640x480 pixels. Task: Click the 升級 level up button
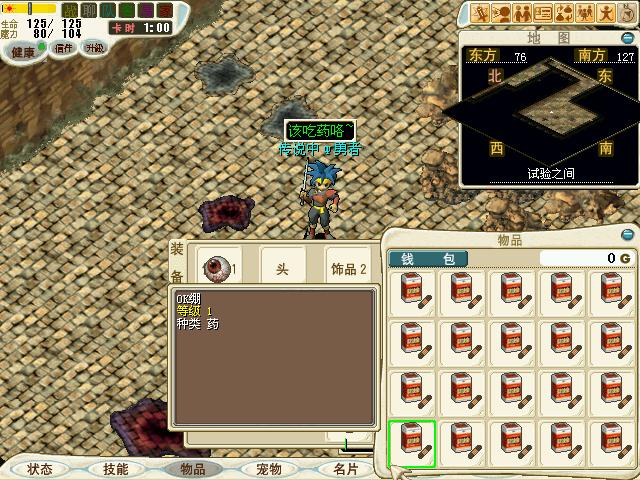[94, 48]
